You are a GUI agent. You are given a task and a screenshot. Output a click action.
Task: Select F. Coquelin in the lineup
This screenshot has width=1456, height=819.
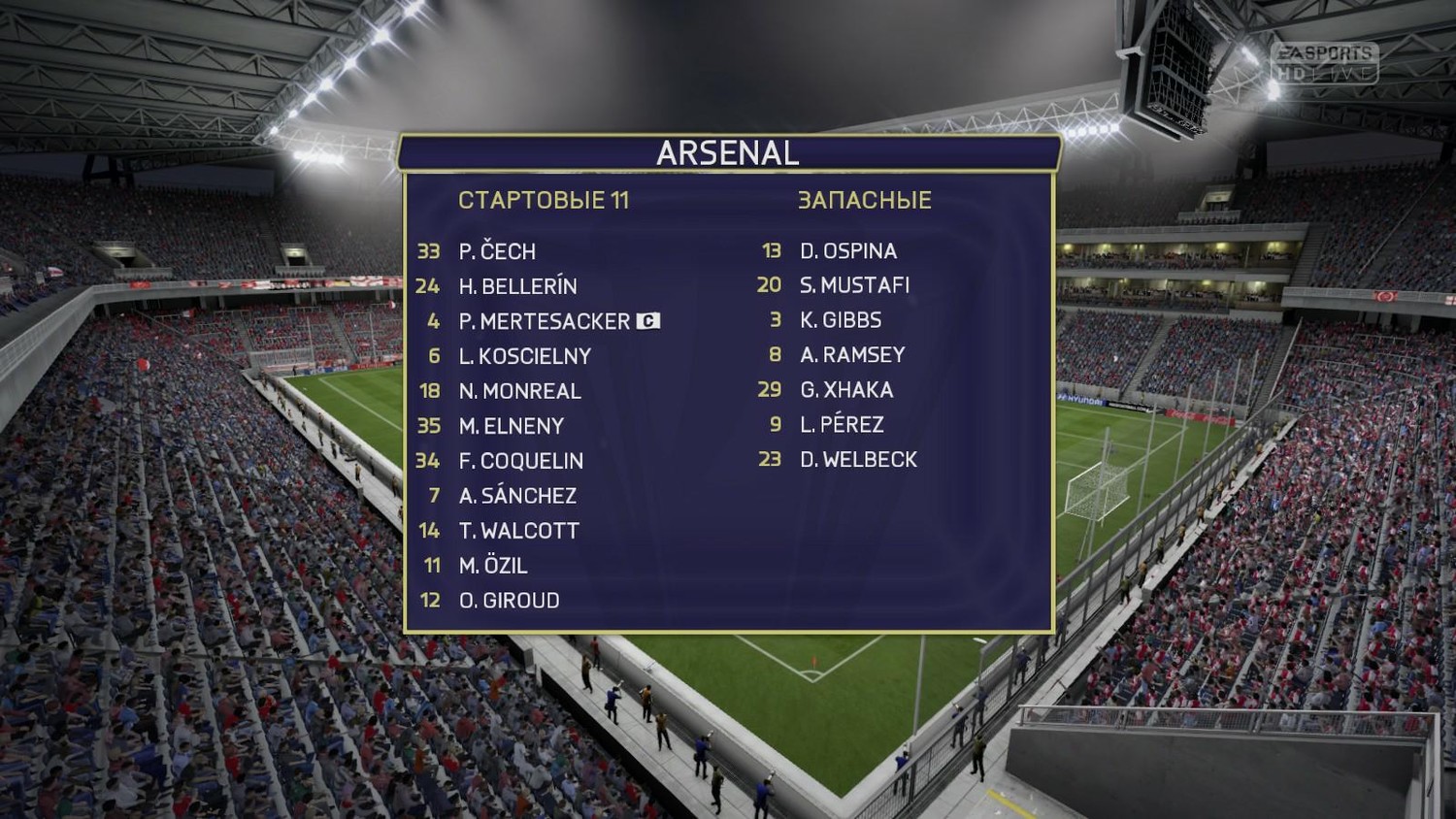520,461
